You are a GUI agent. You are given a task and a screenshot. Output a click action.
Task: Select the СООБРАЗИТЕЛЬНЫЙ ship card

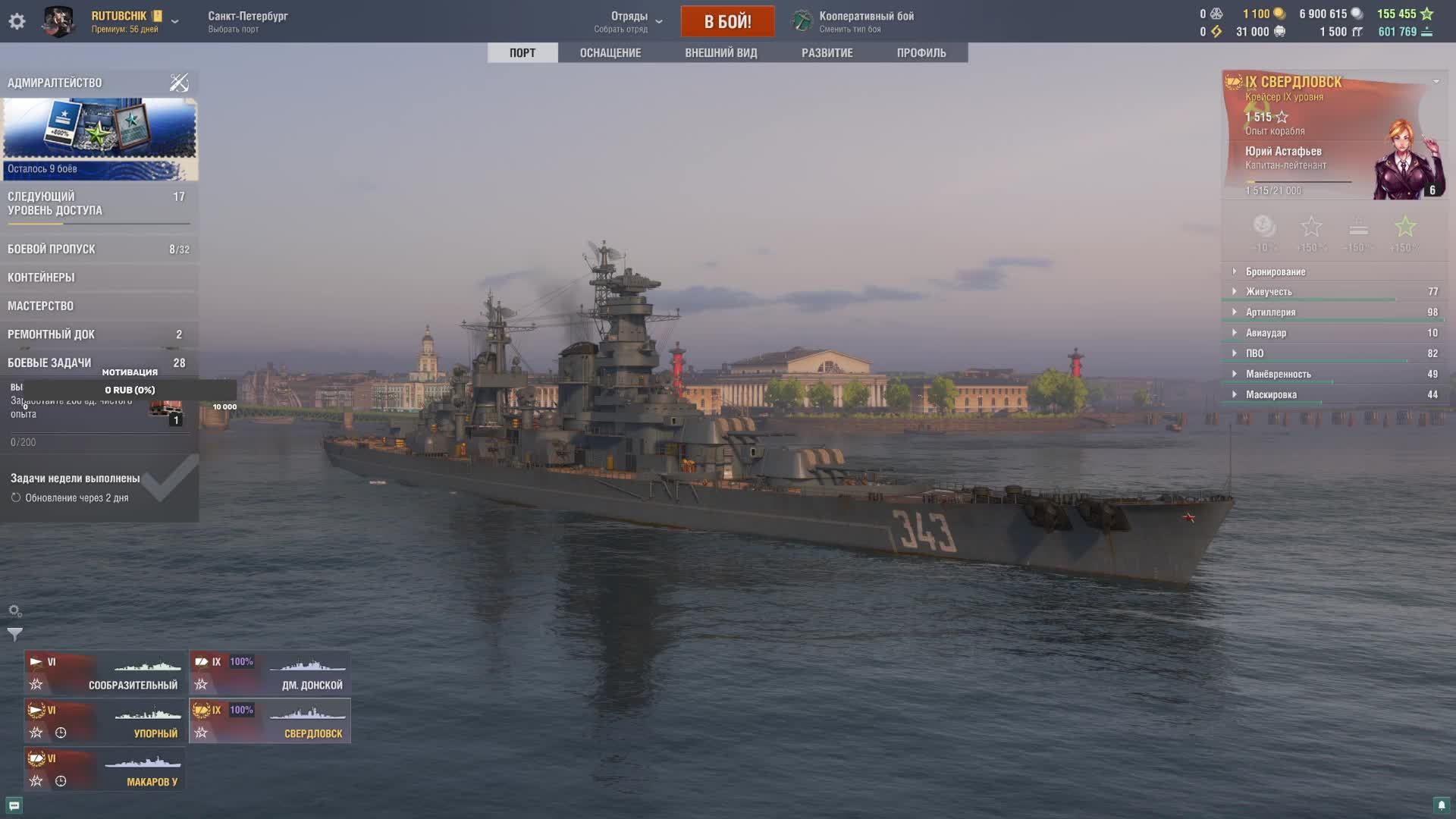coord(105,673)
